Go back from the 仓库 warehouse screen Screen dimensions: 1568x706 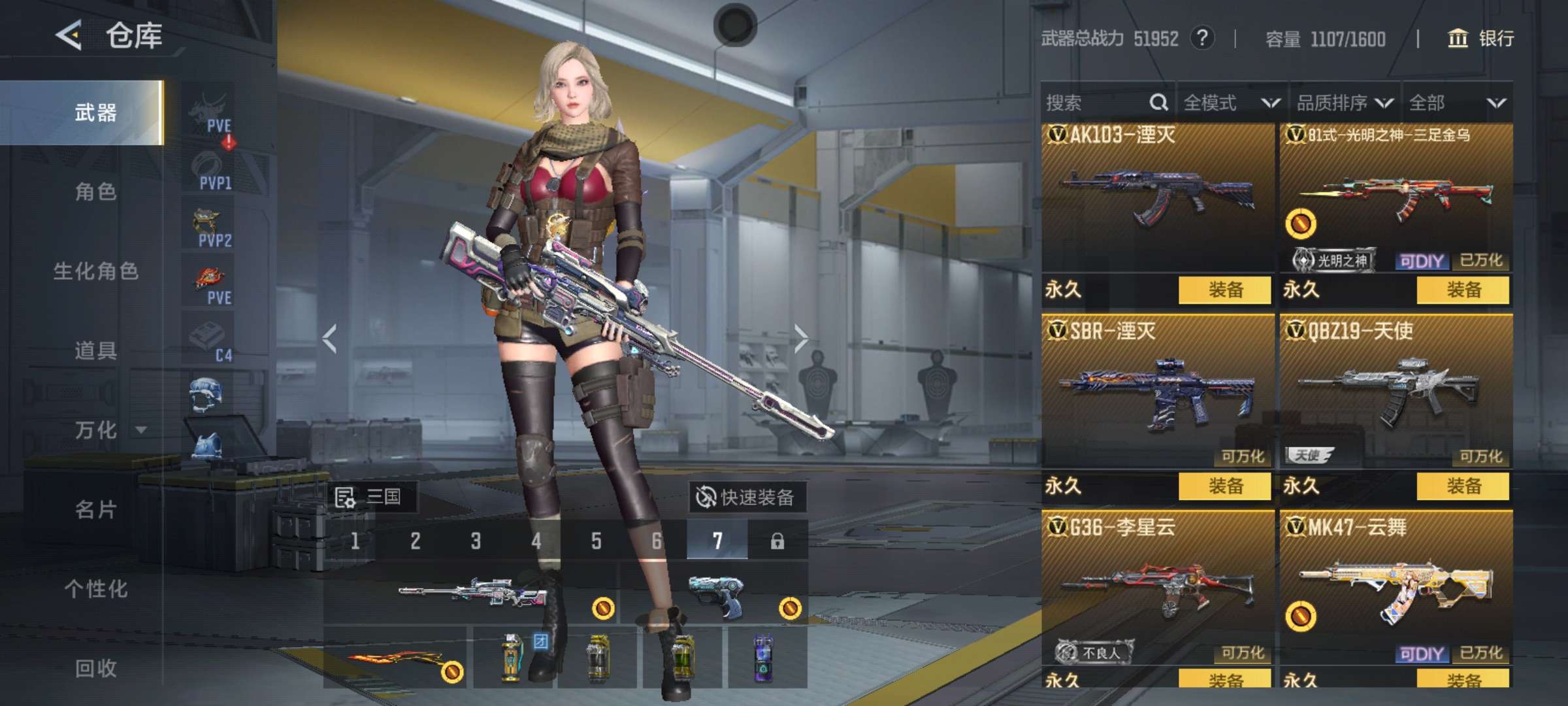(69, 35)
